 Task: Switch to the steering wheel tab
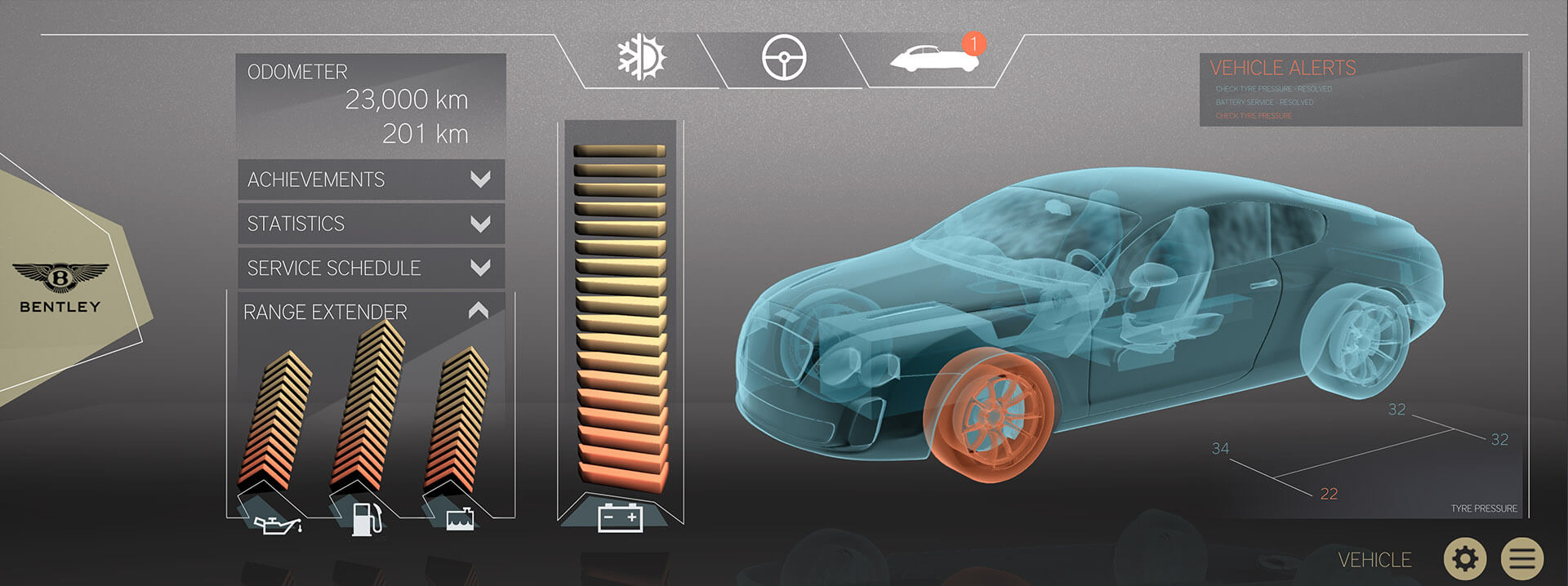(783, 59)
